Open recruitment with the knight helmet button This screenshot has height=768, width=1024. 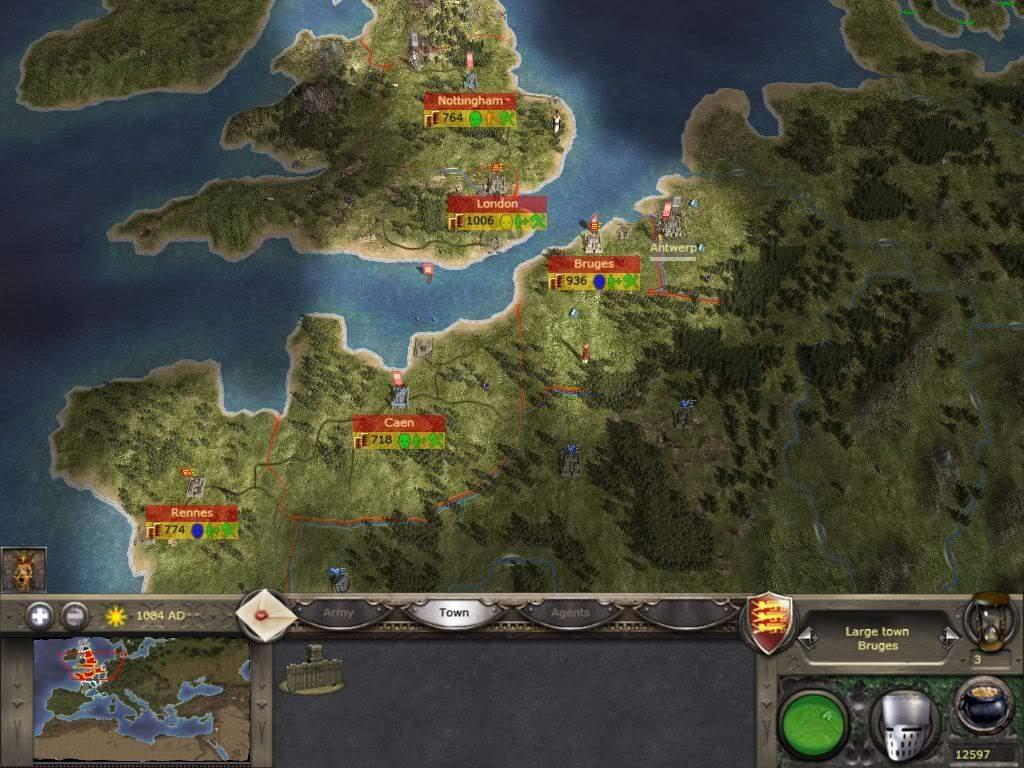904,720
